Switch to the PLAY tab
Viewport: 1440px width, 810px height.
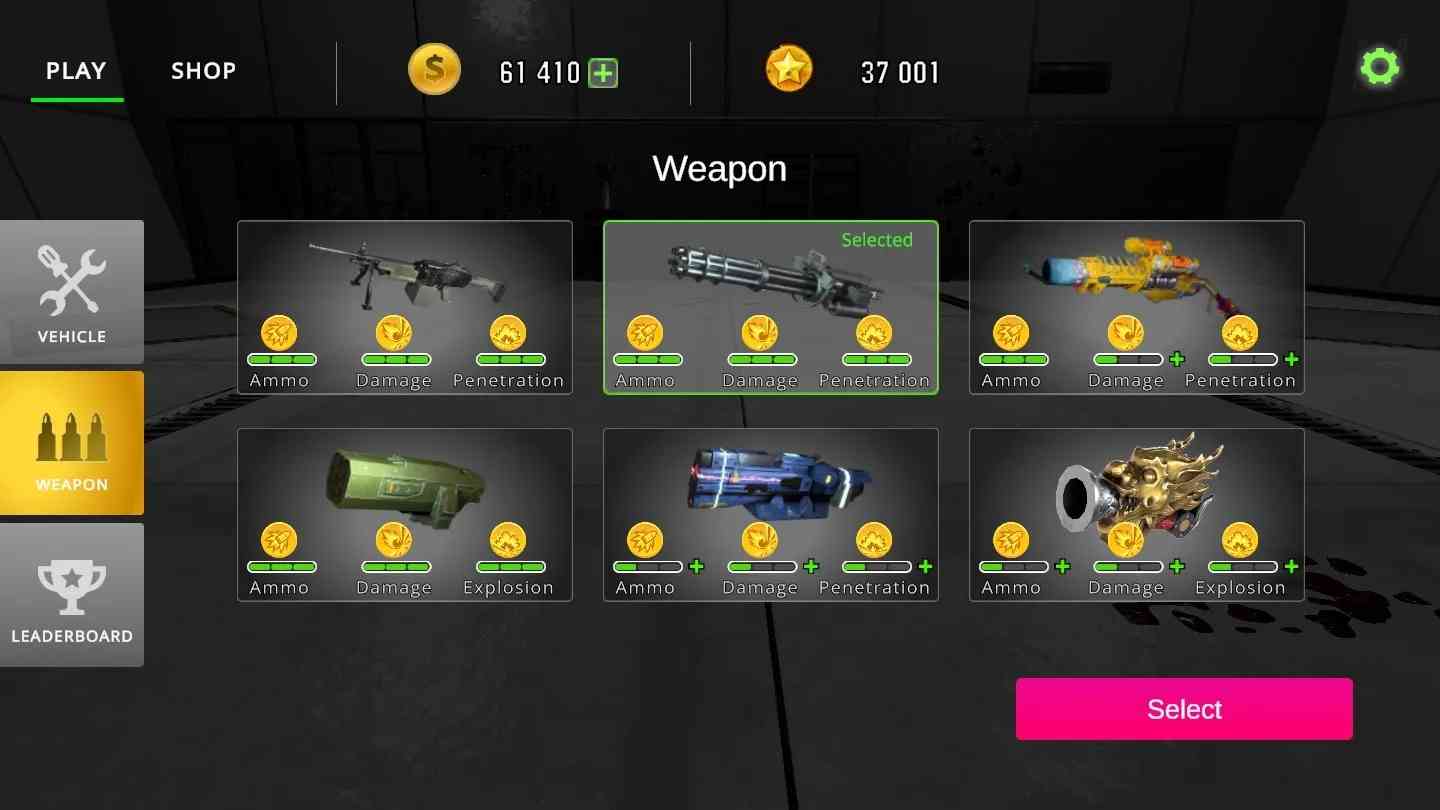[x=76, y=71]
